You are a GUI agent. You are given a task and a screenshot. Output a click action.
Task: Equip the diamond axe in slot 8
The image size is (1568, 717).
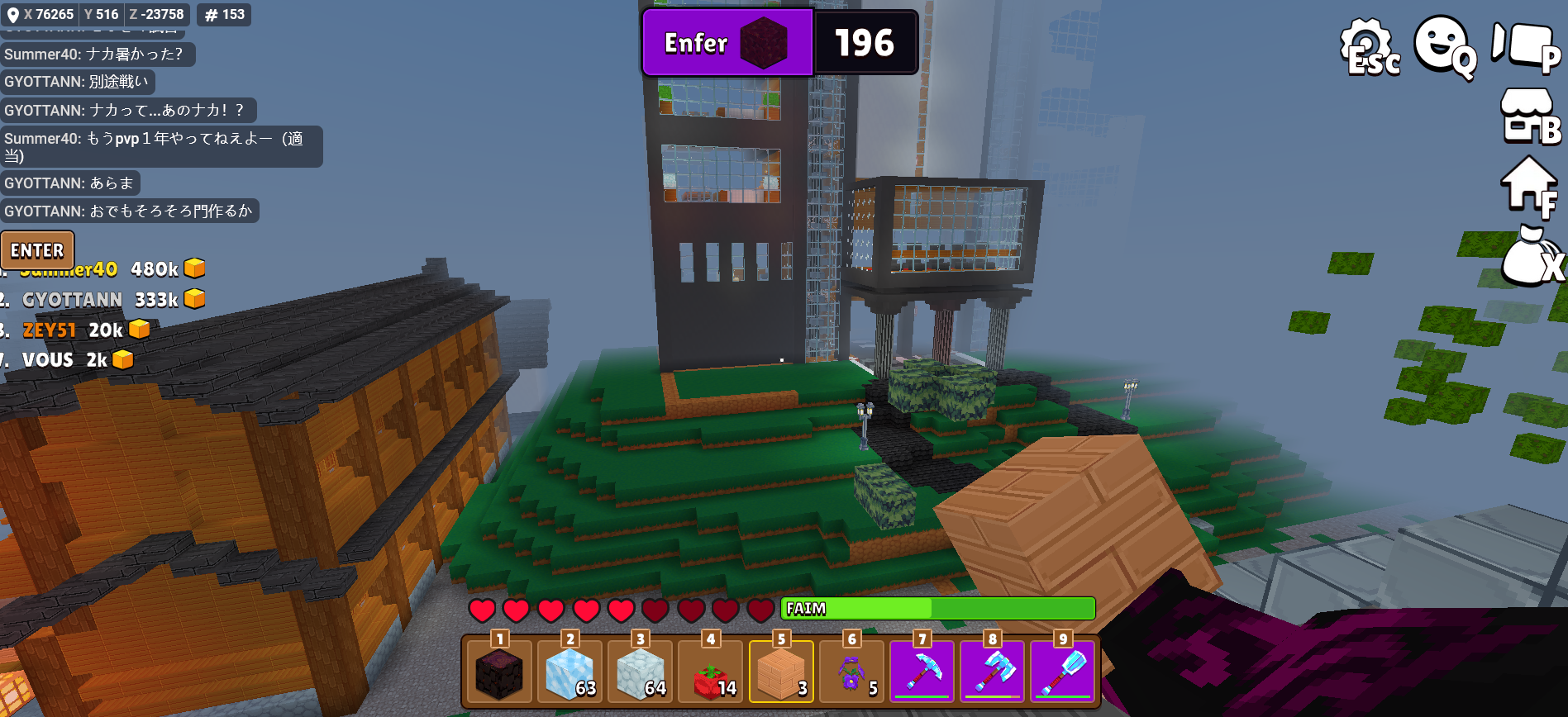tap(992, 672)
